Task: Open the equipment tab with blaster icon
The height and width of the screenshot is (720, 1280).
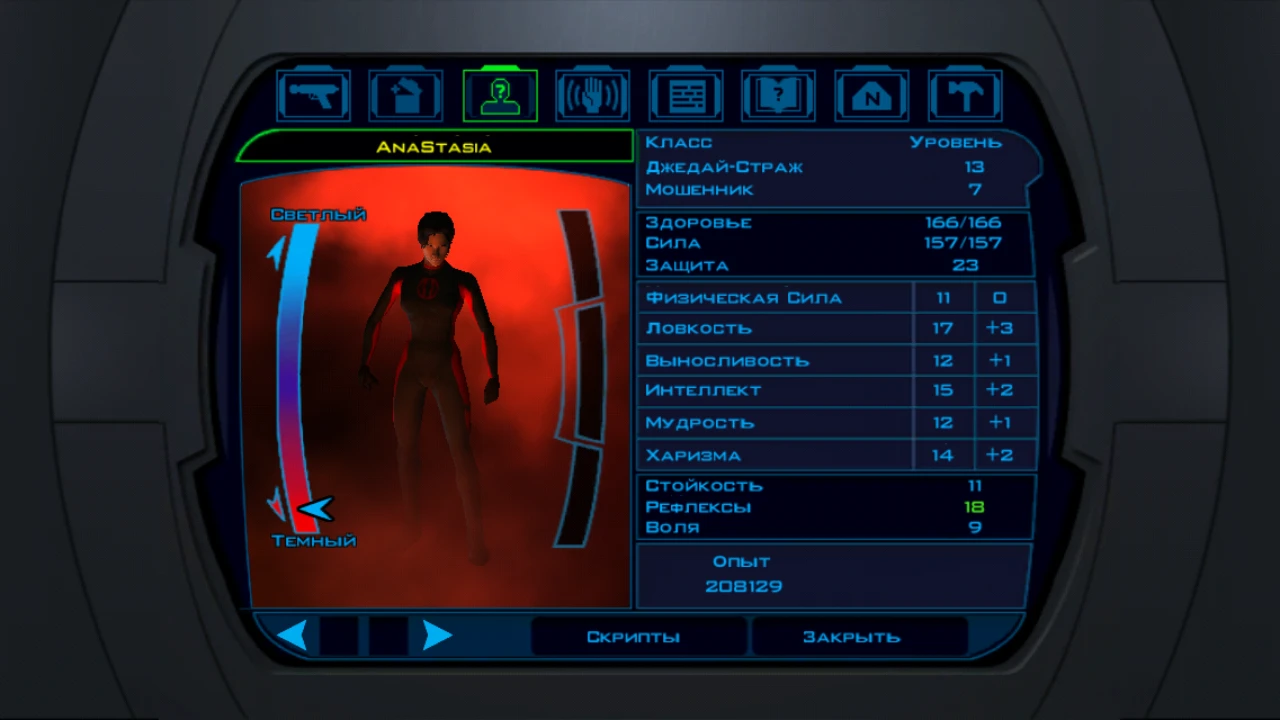Action: click(313, 93)
